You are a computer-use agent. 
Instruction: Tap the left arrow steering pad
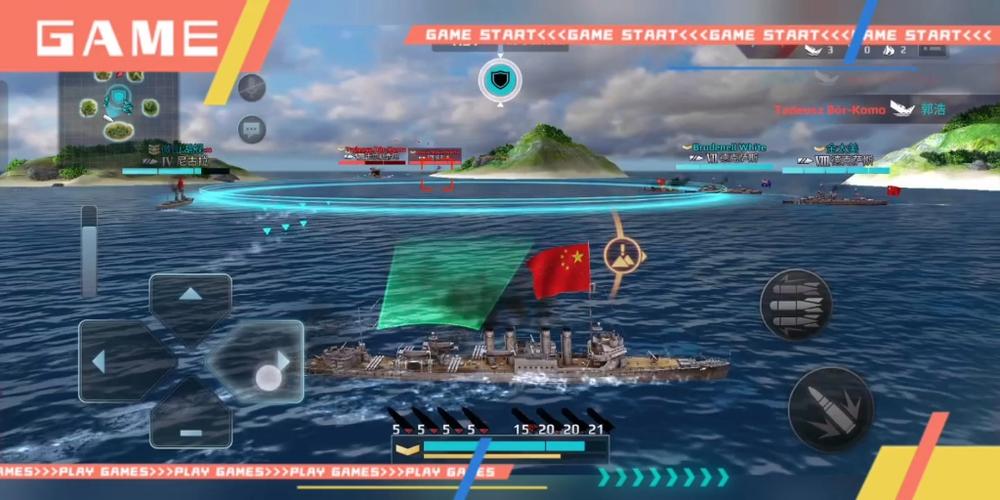[x=110, y=360]
